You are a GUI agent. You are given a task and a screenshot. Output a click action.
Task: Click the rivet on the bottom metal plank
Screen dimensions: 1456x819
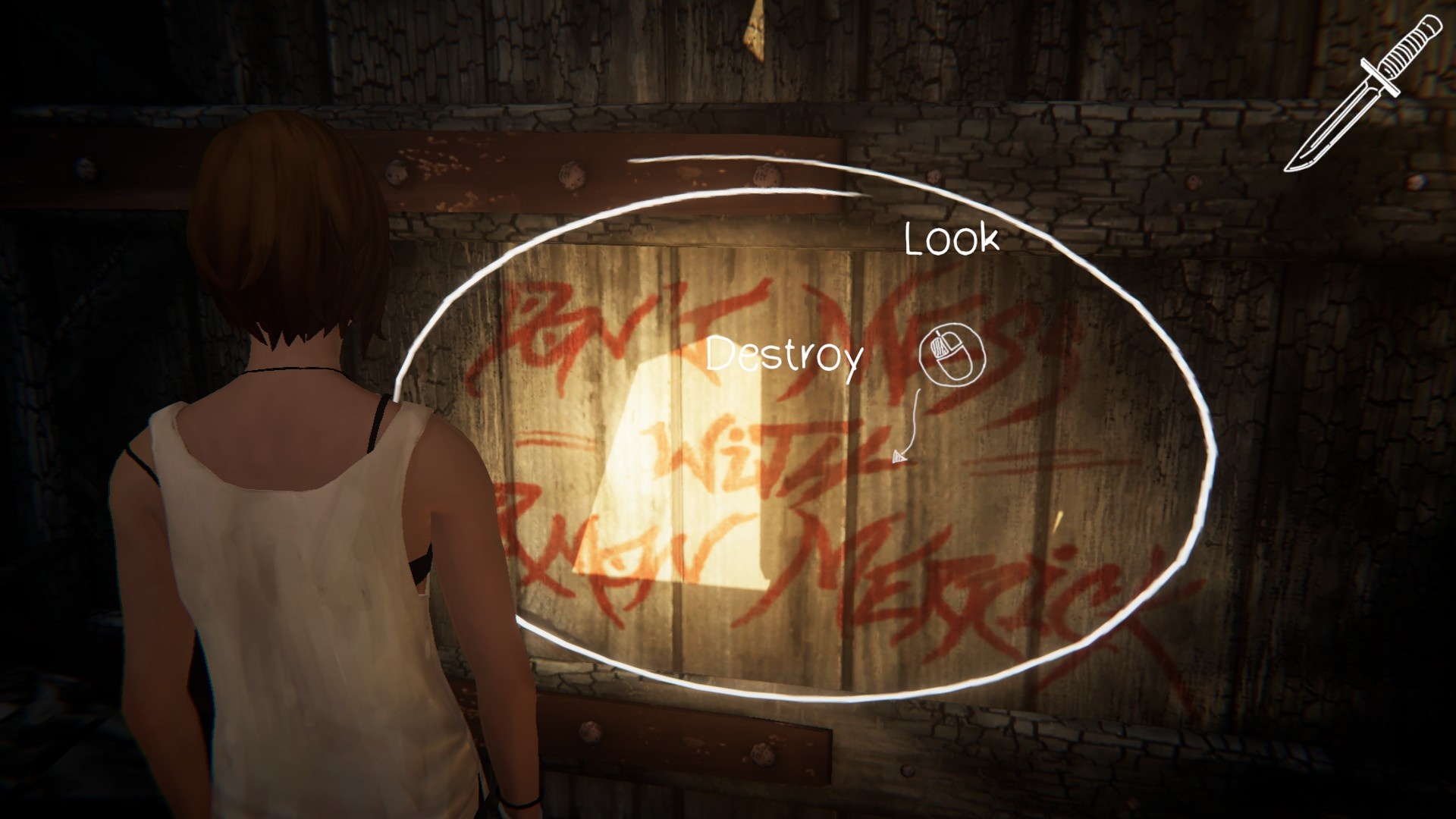[762, 756]
